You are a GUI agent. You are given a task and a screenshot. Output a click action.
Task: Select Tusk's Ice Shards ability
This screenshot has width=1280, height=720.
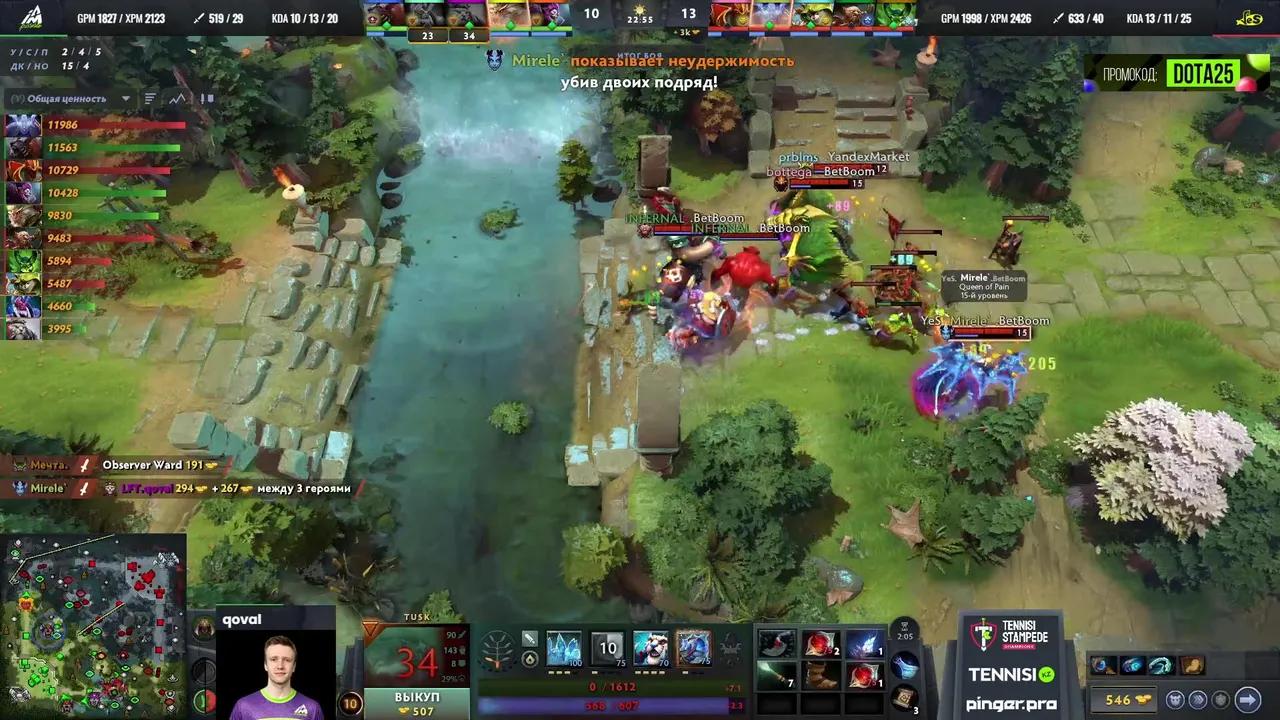tap(562, 650)
